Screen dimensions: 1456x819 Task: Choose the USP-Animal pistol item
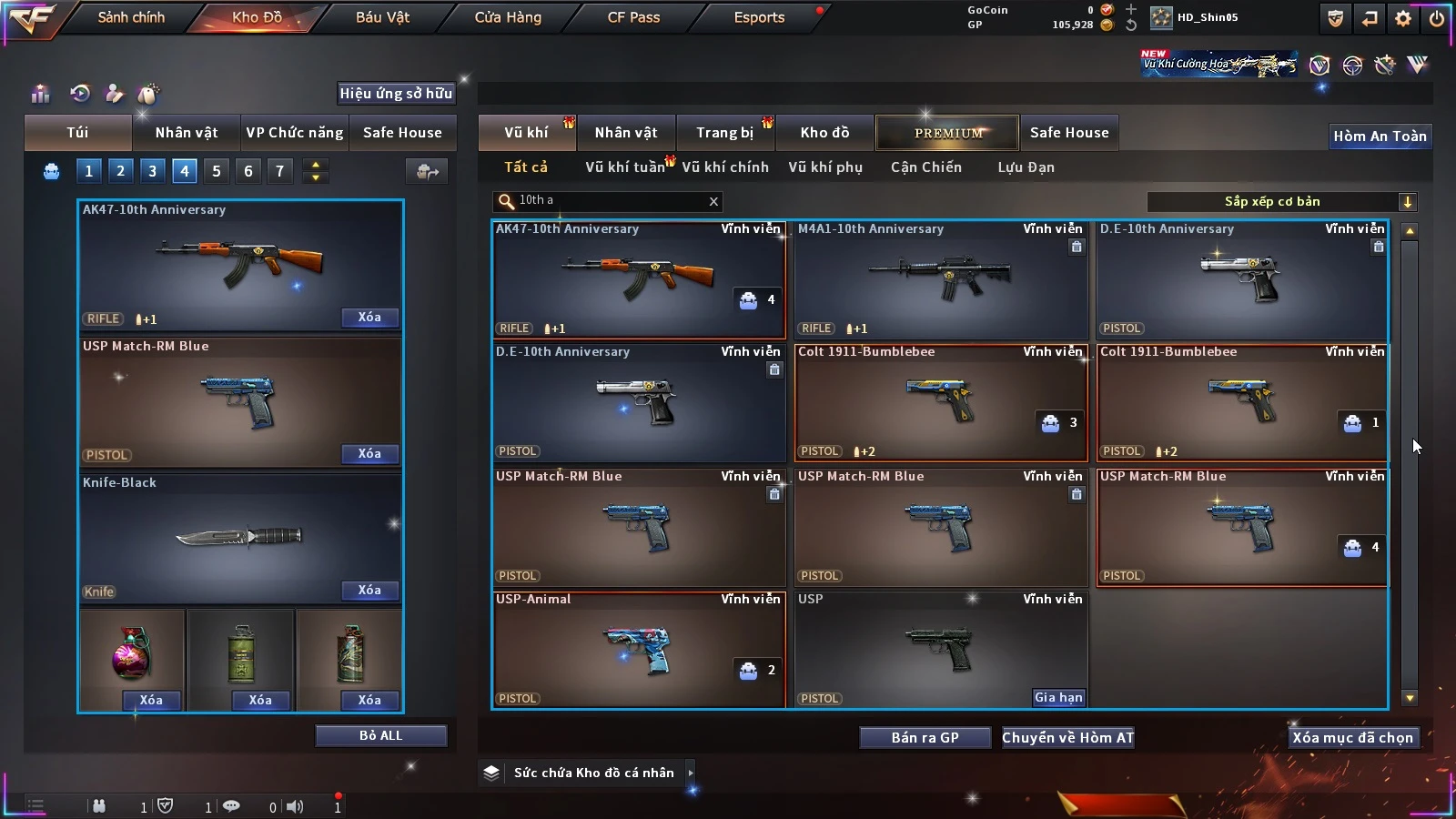[638, 650]
